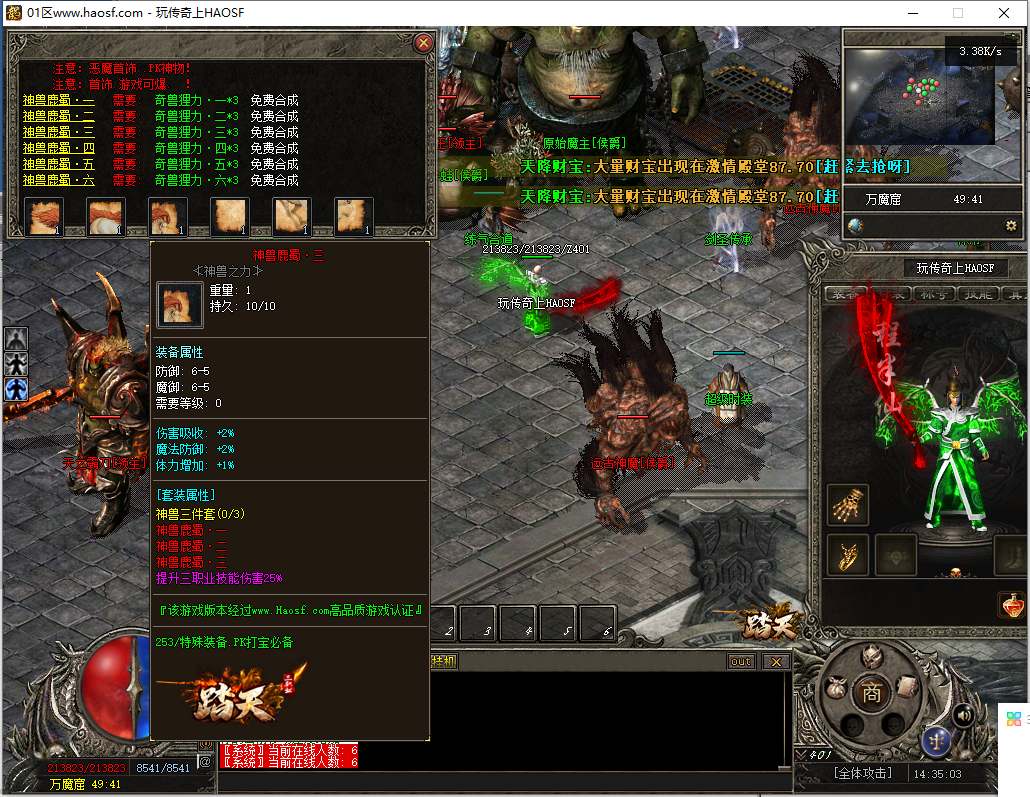
Task: Click the out button above chat
Action: coord(741,662)
